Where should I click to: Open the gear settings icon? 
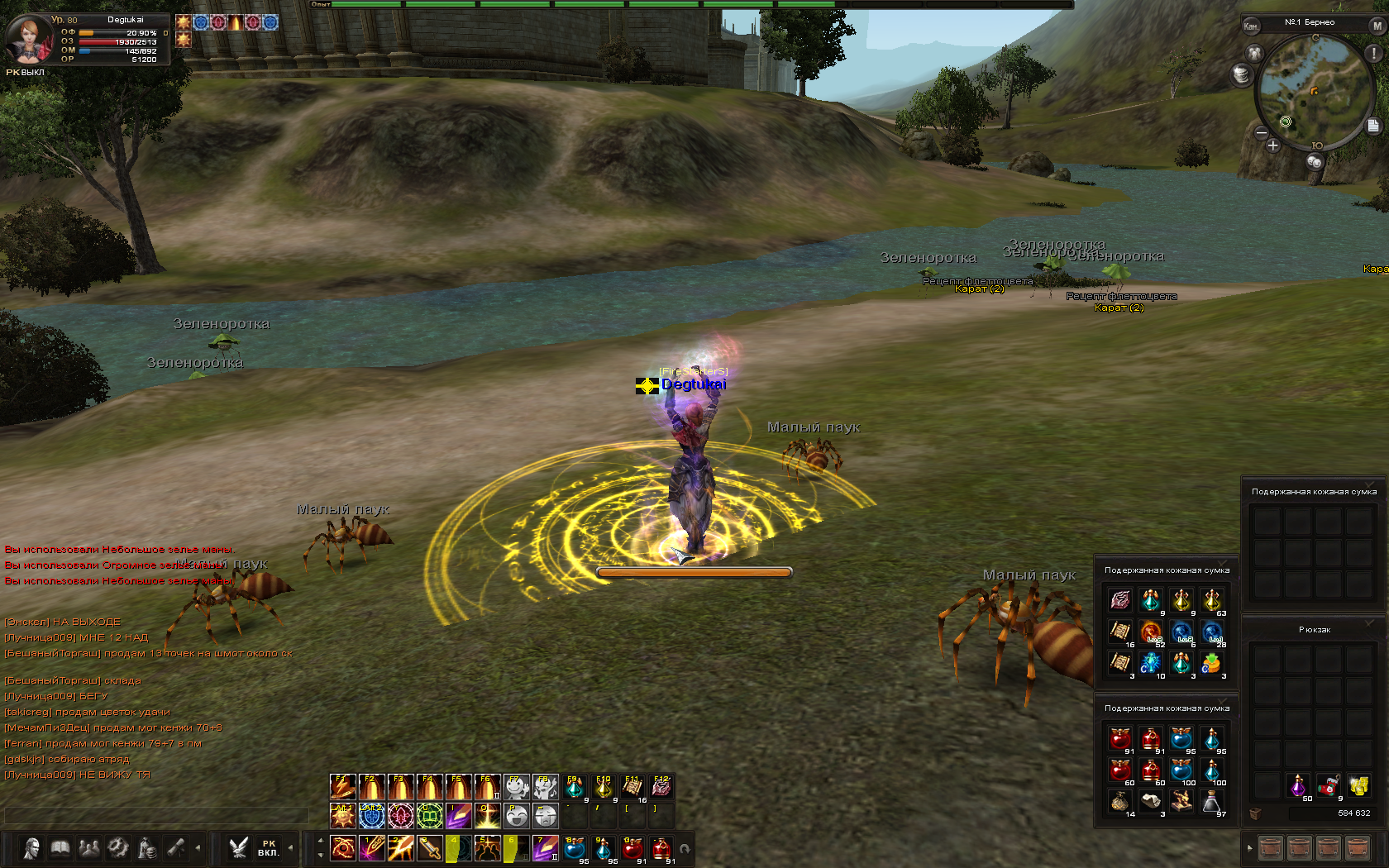(118, 848)
